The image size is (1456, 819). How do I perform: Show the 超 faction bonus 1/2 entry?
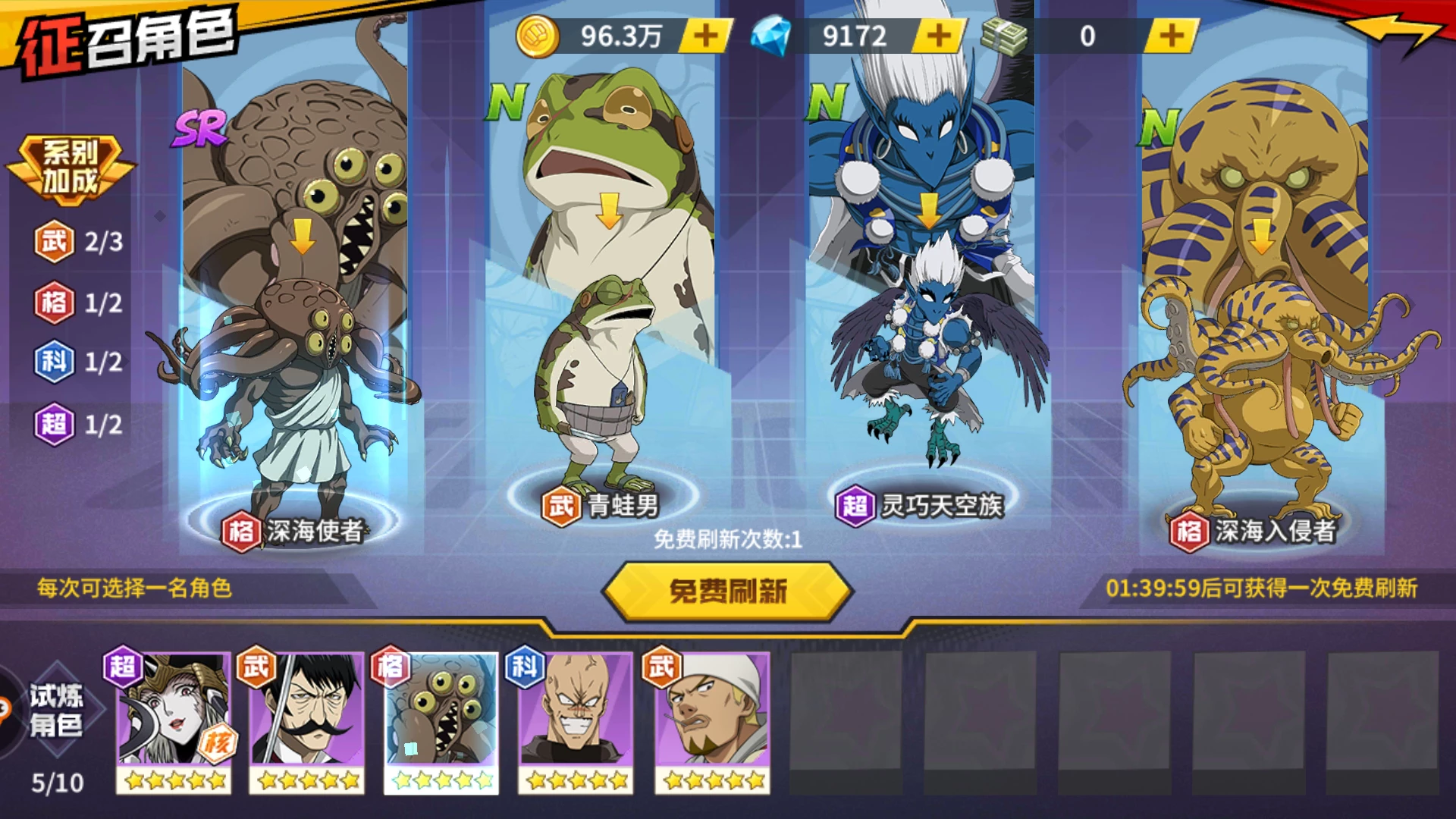79,424
